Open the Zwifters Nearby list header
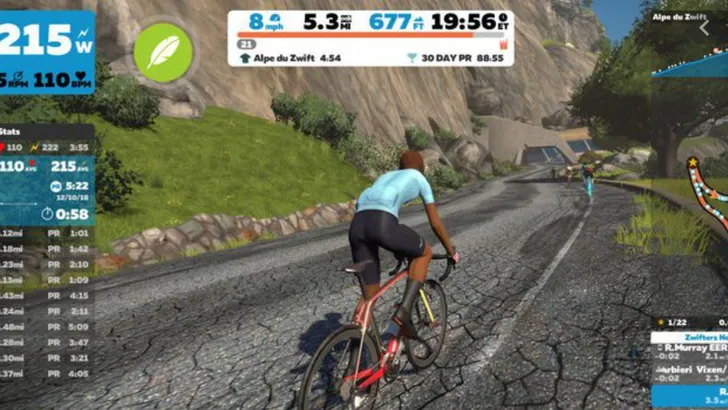 [x=690, y=338]
